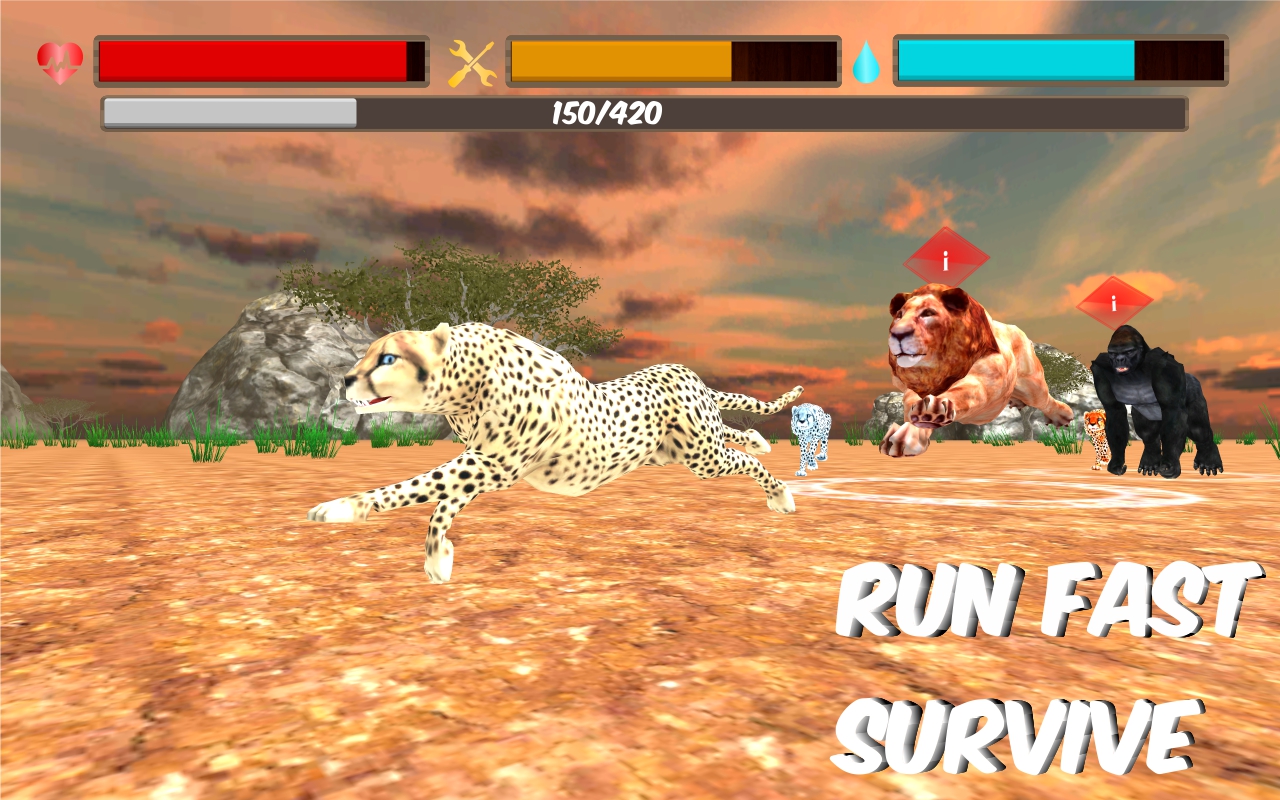Open the info marker above the gorilla

coord(1113,301)
